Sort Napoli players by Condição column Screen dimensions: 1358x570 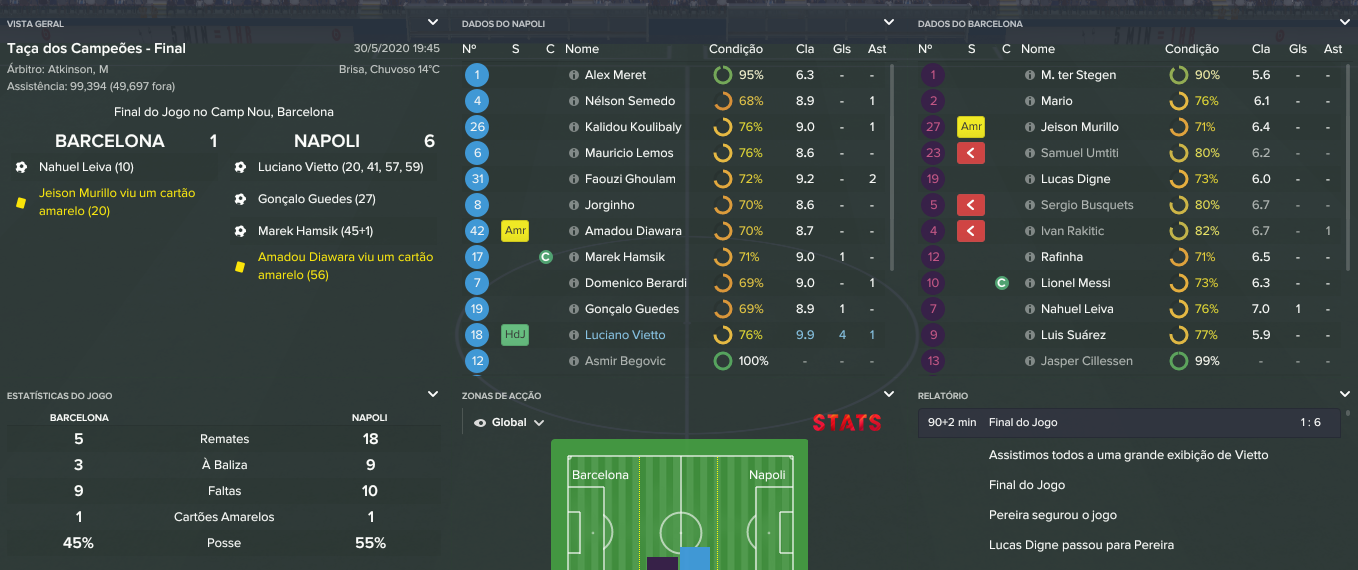[x=735, y=49]
